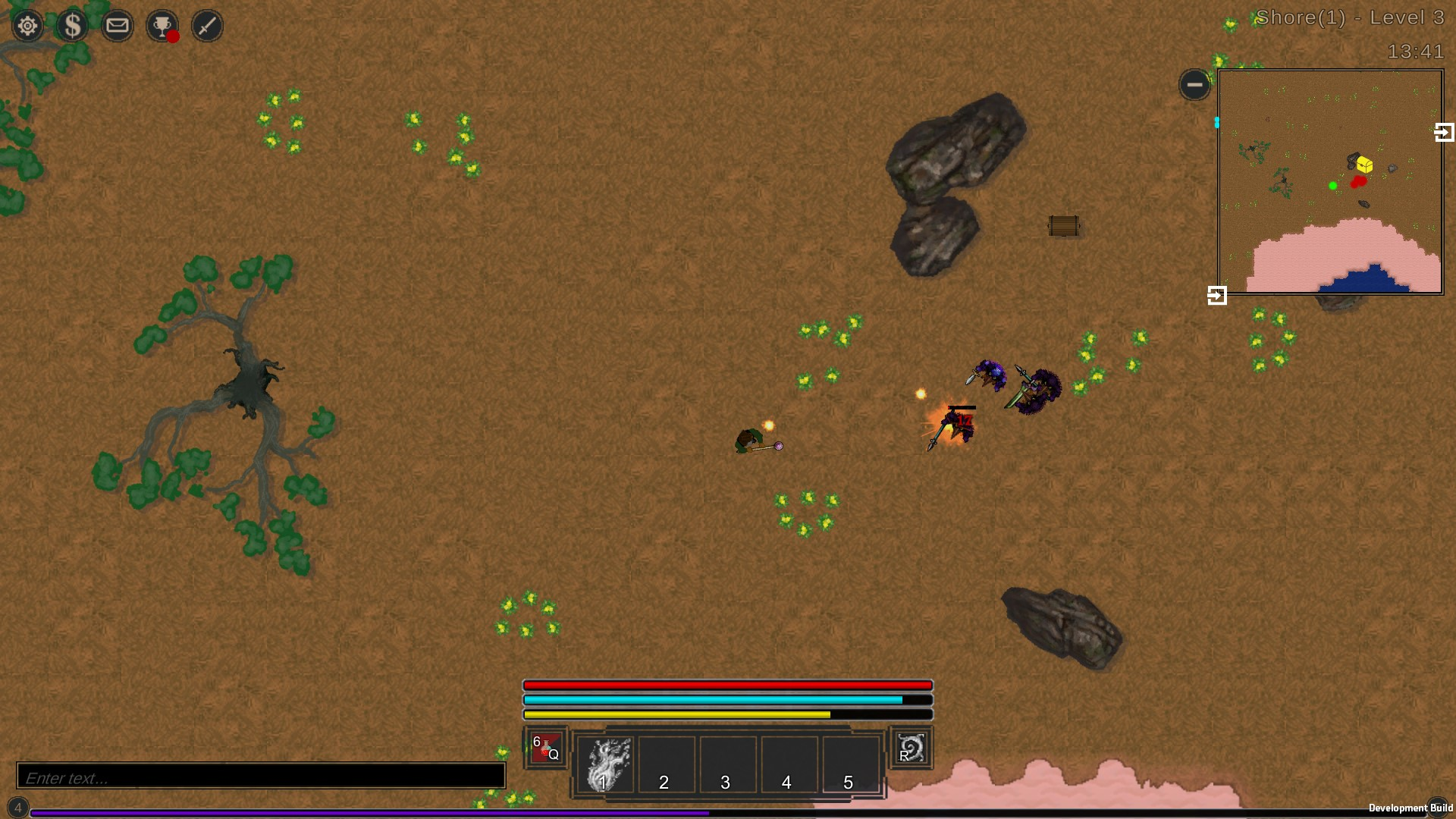Click the exit arrow right of minimap

(1445, 133)
